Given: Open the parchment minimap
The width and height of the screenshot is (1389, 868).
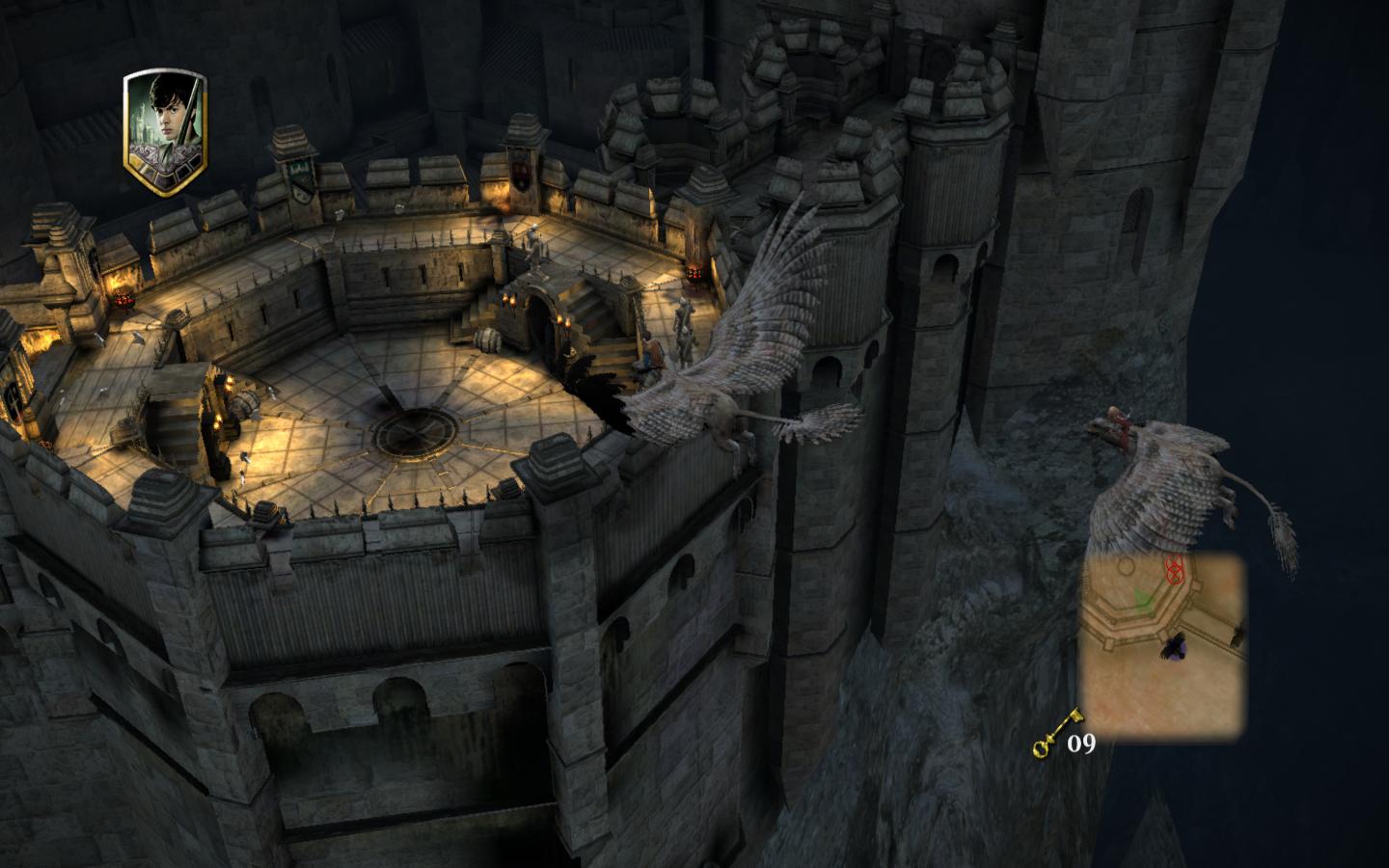Looking at the screenshot, I should click(x=1160, y=647).
